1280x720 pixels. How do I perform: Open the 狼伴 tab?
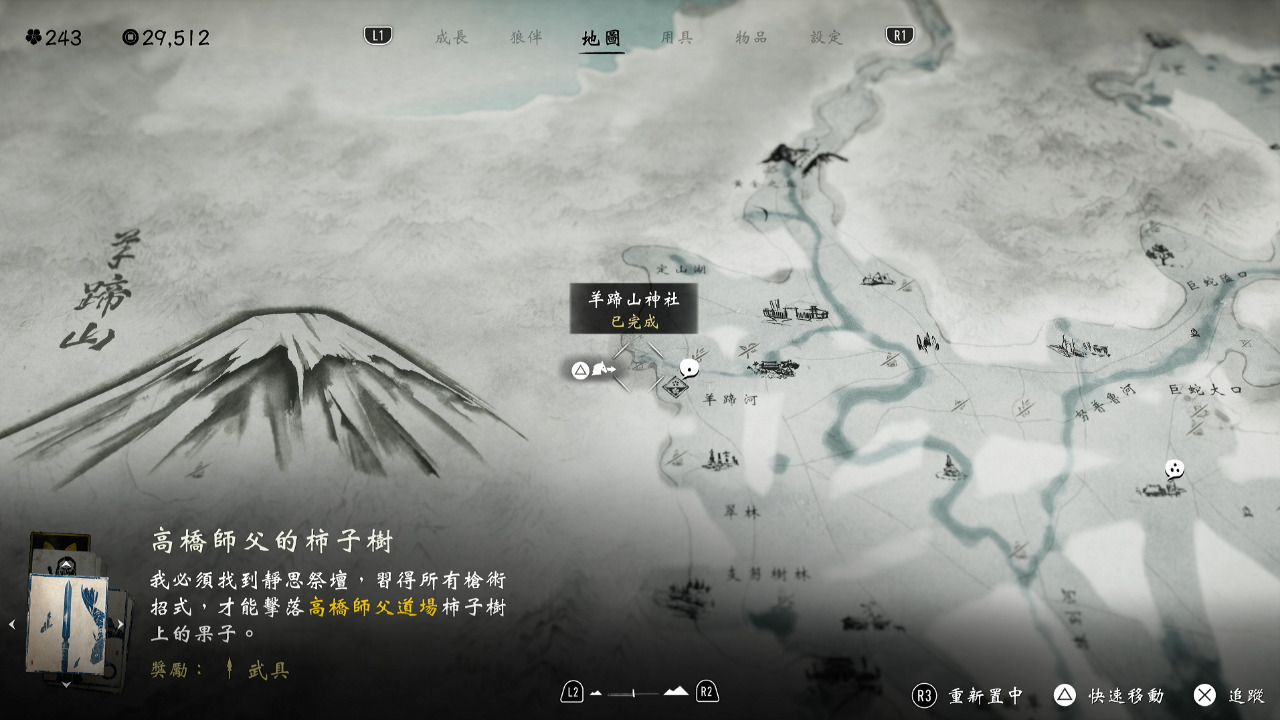tap(526, 38)
